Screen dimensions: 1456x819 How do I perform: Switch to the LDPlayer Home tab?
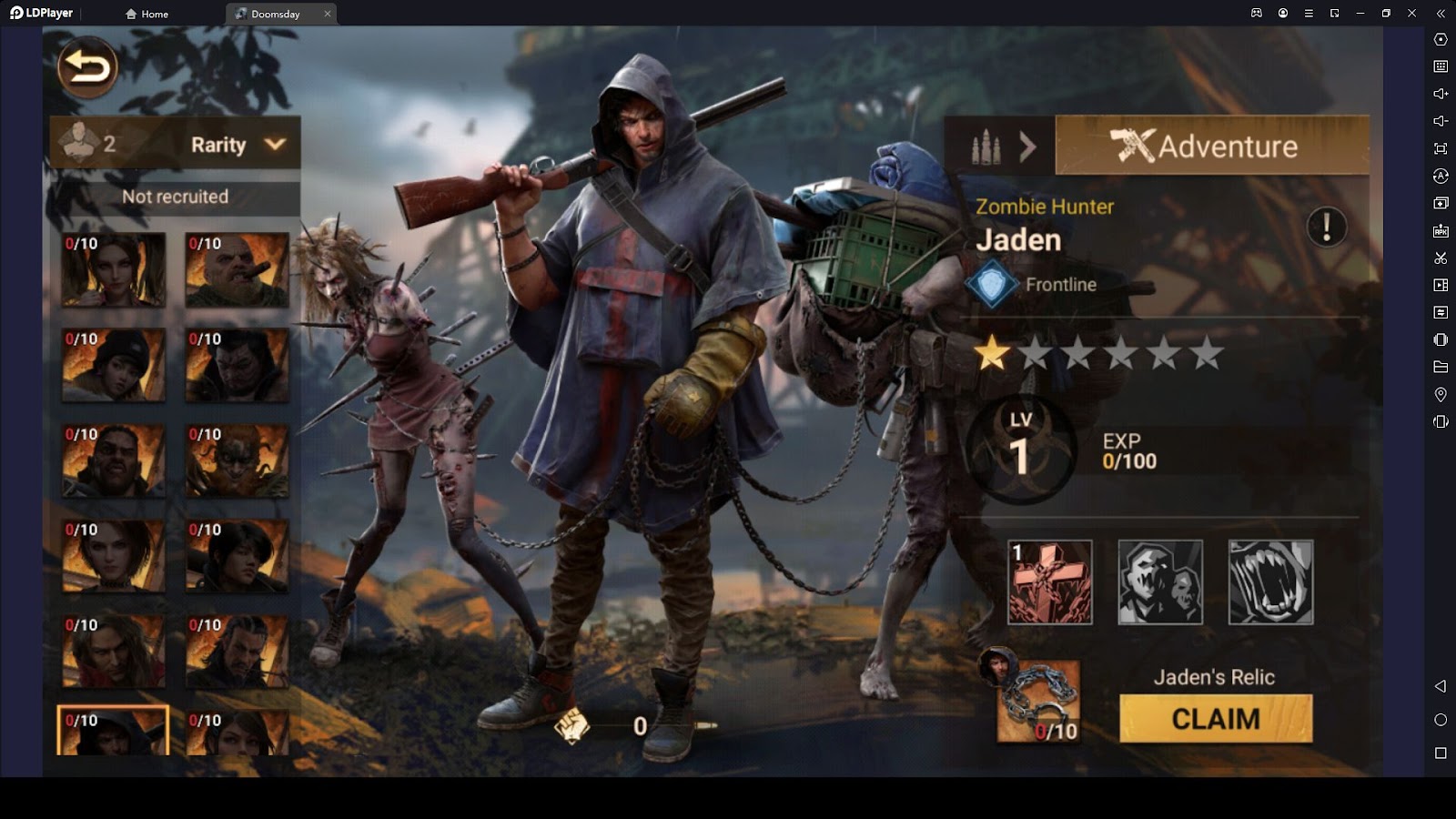coord(147,14)
